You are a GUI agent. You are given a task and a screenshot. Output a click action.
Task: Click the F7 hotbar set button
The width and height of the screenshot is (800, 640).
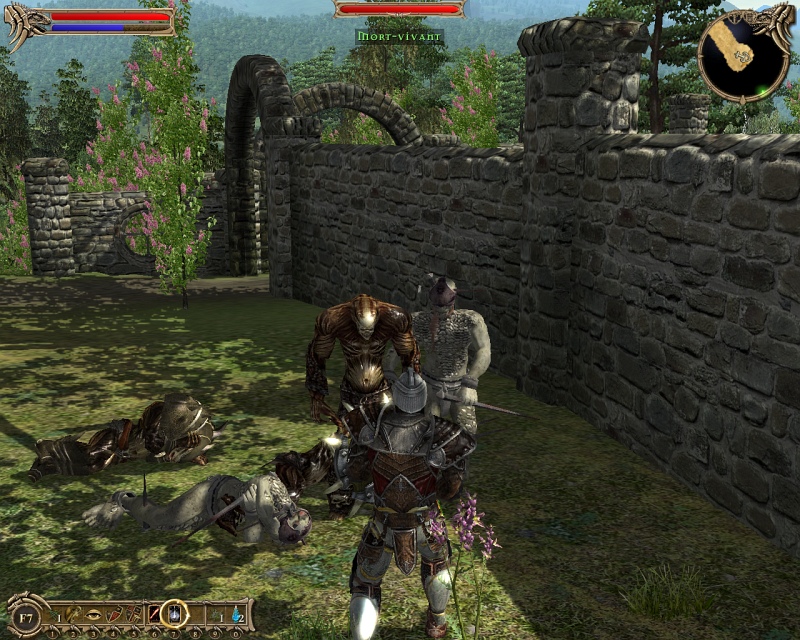(26, 614)
